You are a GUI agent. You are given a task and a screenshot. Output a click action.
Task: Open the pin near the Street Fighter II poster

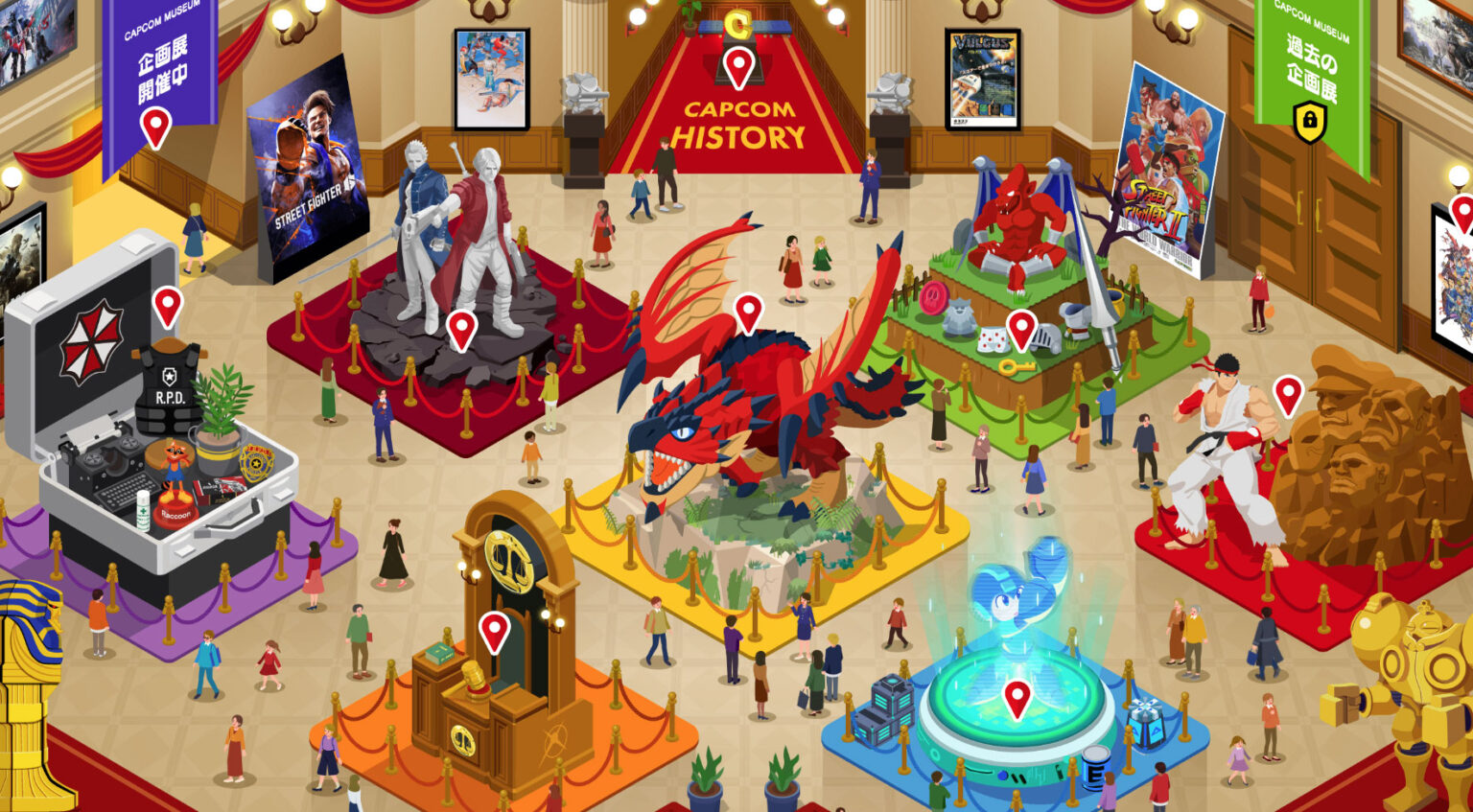click(1024, 330)
